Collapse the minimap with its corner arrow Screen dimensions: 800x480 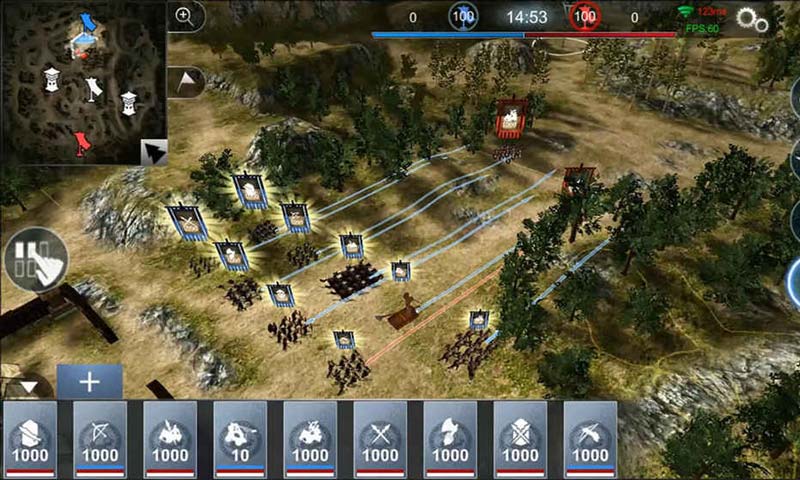tap(153, 152)
